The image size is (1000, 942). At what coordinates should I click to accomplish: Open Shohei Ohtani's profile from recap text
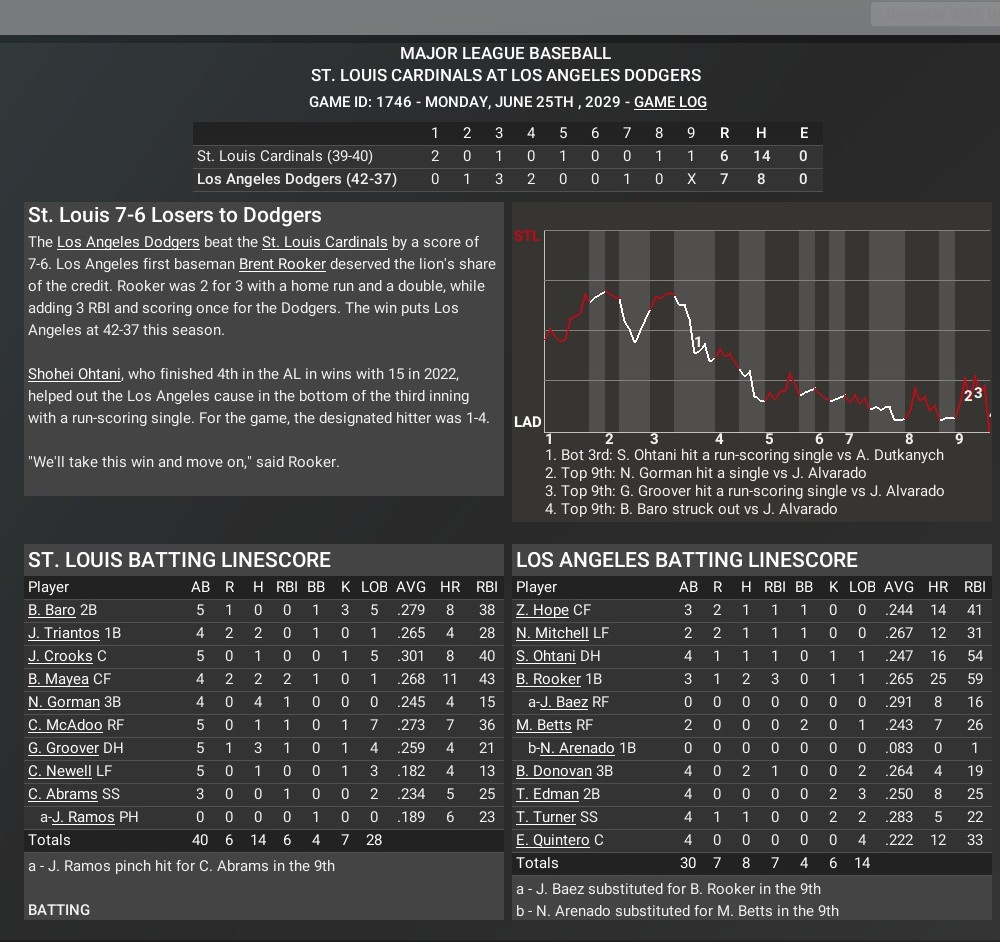point(74,374)
